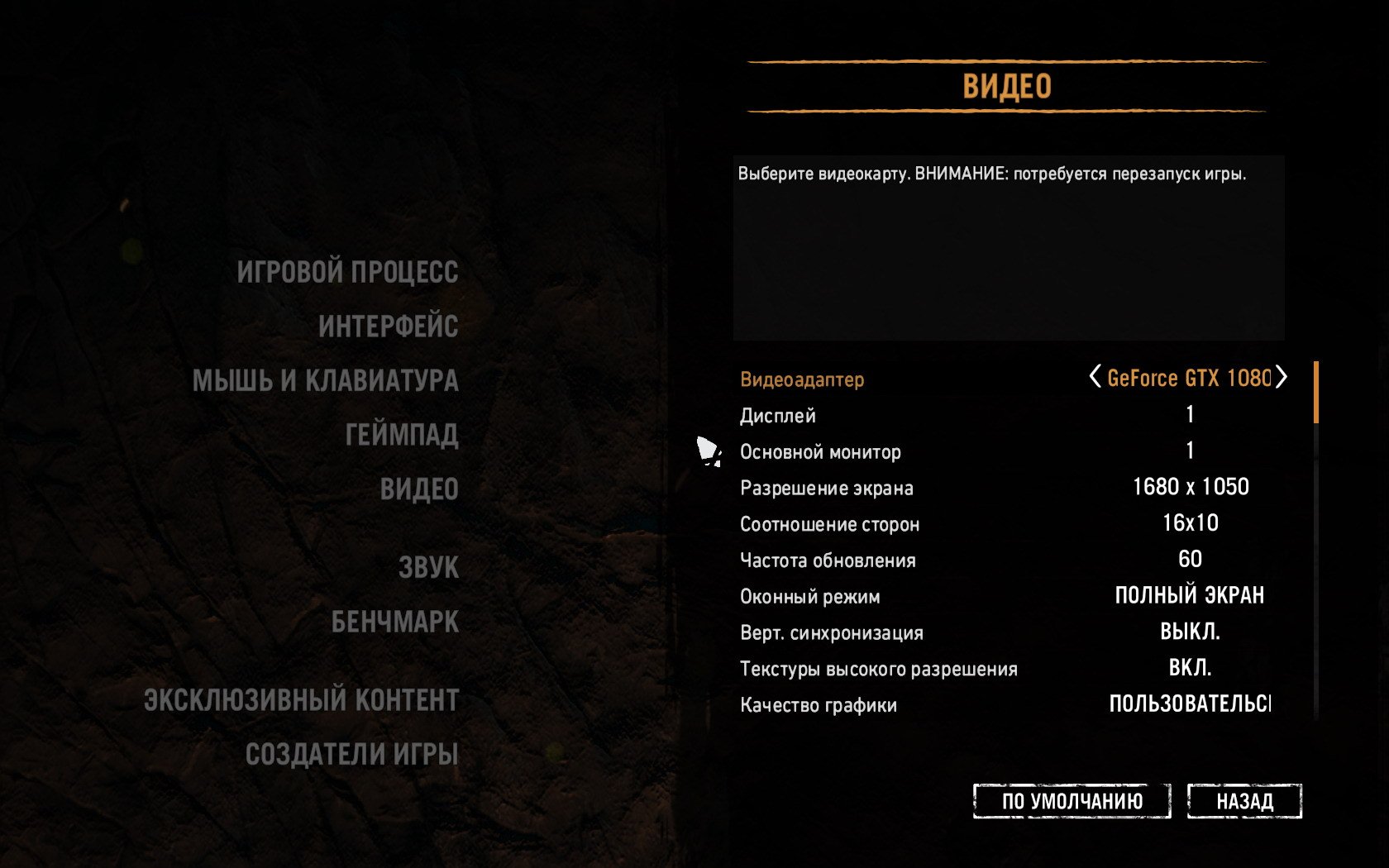The width and height of the screenshot is (1389, 868).
Task: Open the Игровой процесс settings section
Action: (x=347, y=272)
